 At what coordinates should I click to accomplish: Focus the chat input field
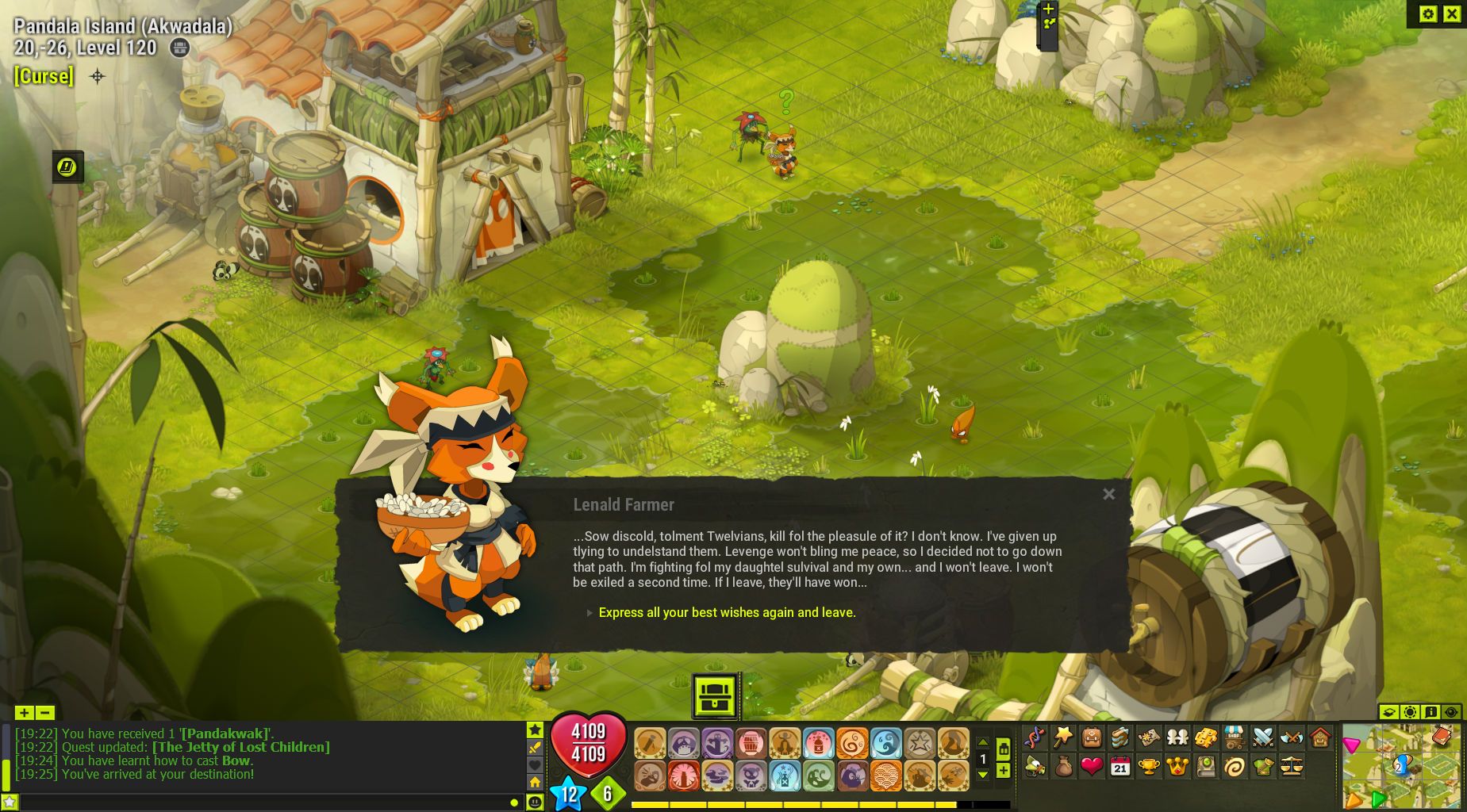[x=262, y=802]
